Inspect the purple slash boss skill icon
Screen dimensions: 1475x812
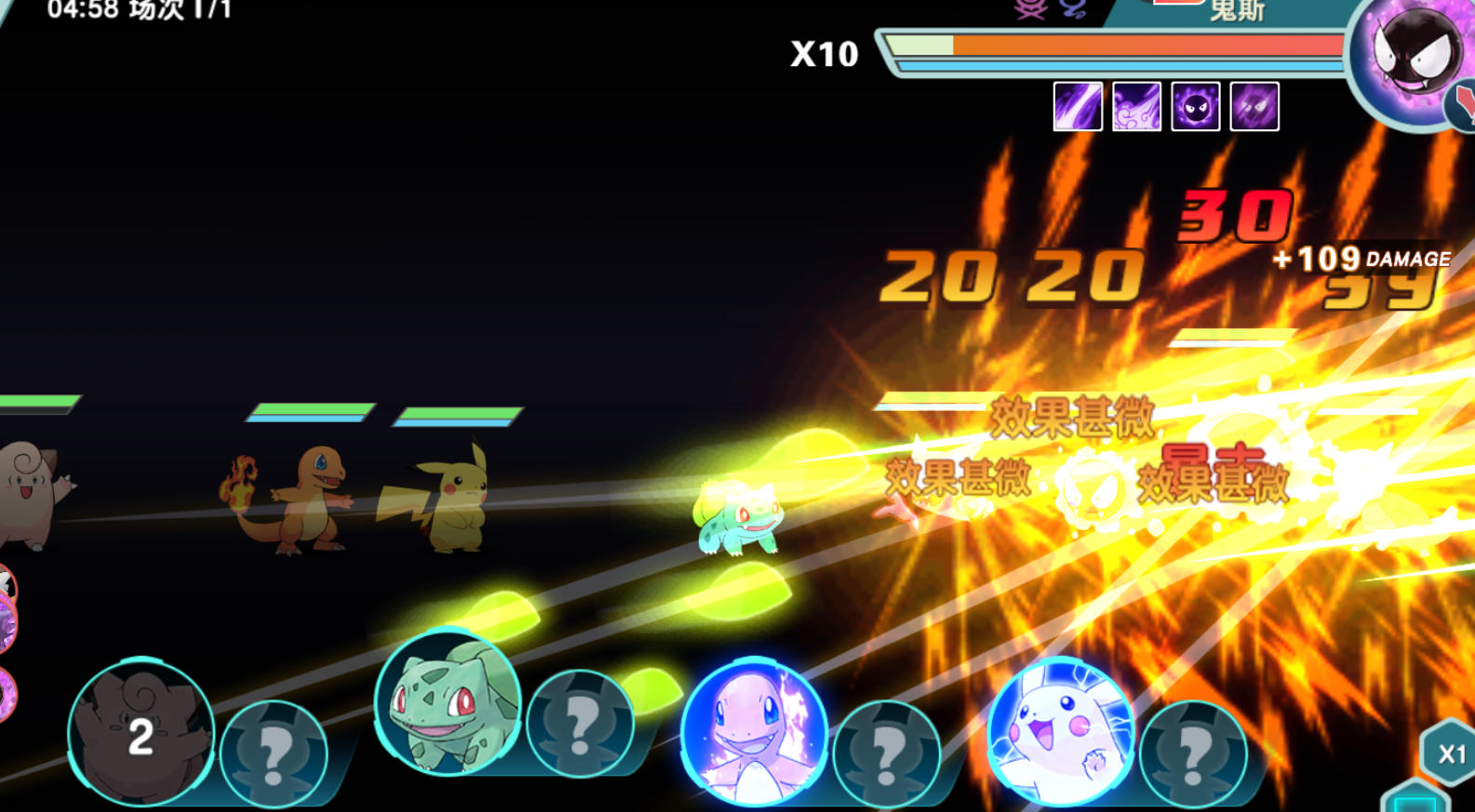1078,106
